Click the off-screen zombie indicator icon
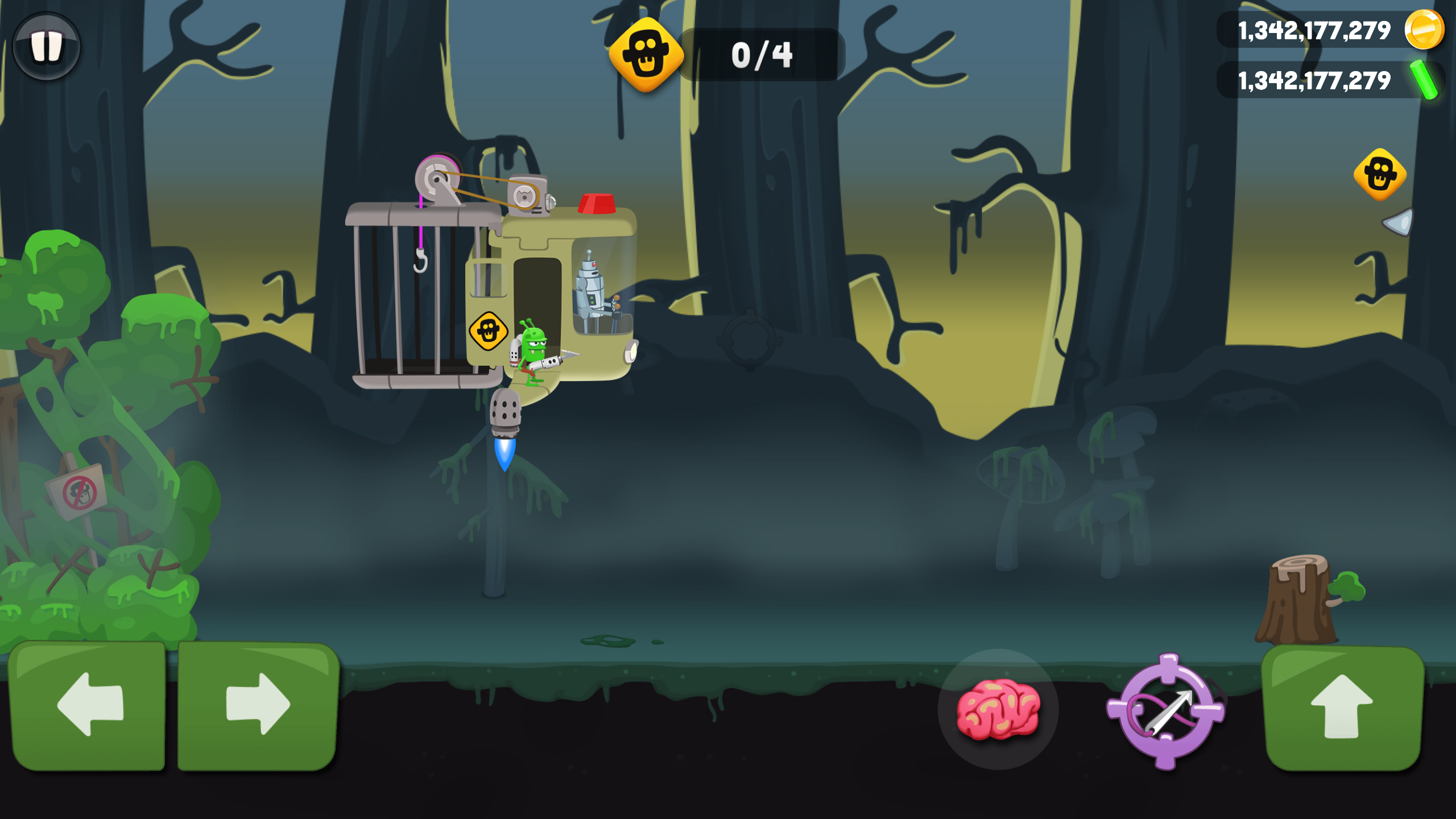 [x=1380, y=175]
